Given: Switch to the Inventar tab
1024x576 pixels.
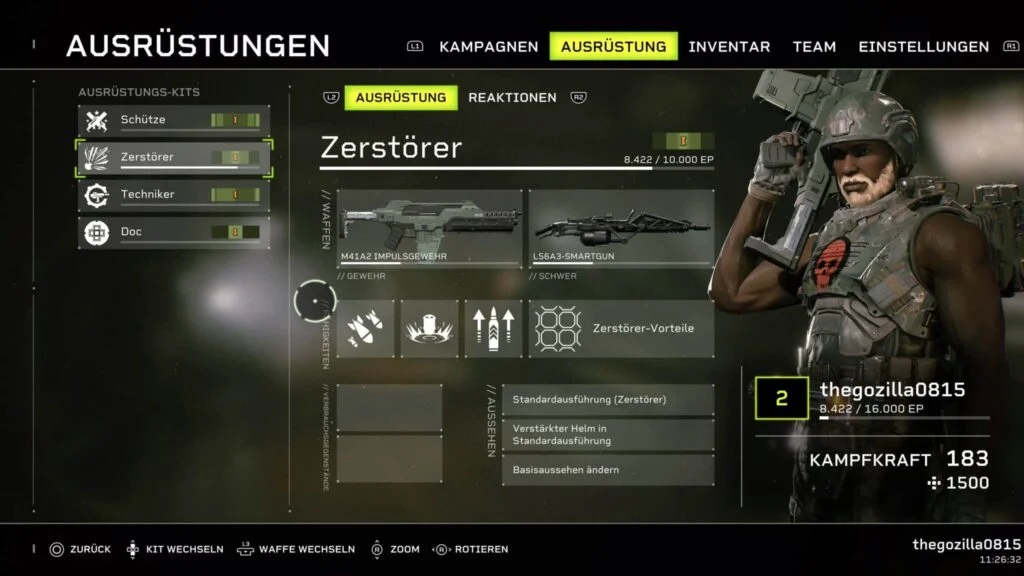Looking at the screenshot, I should click(x=729, y=46).
